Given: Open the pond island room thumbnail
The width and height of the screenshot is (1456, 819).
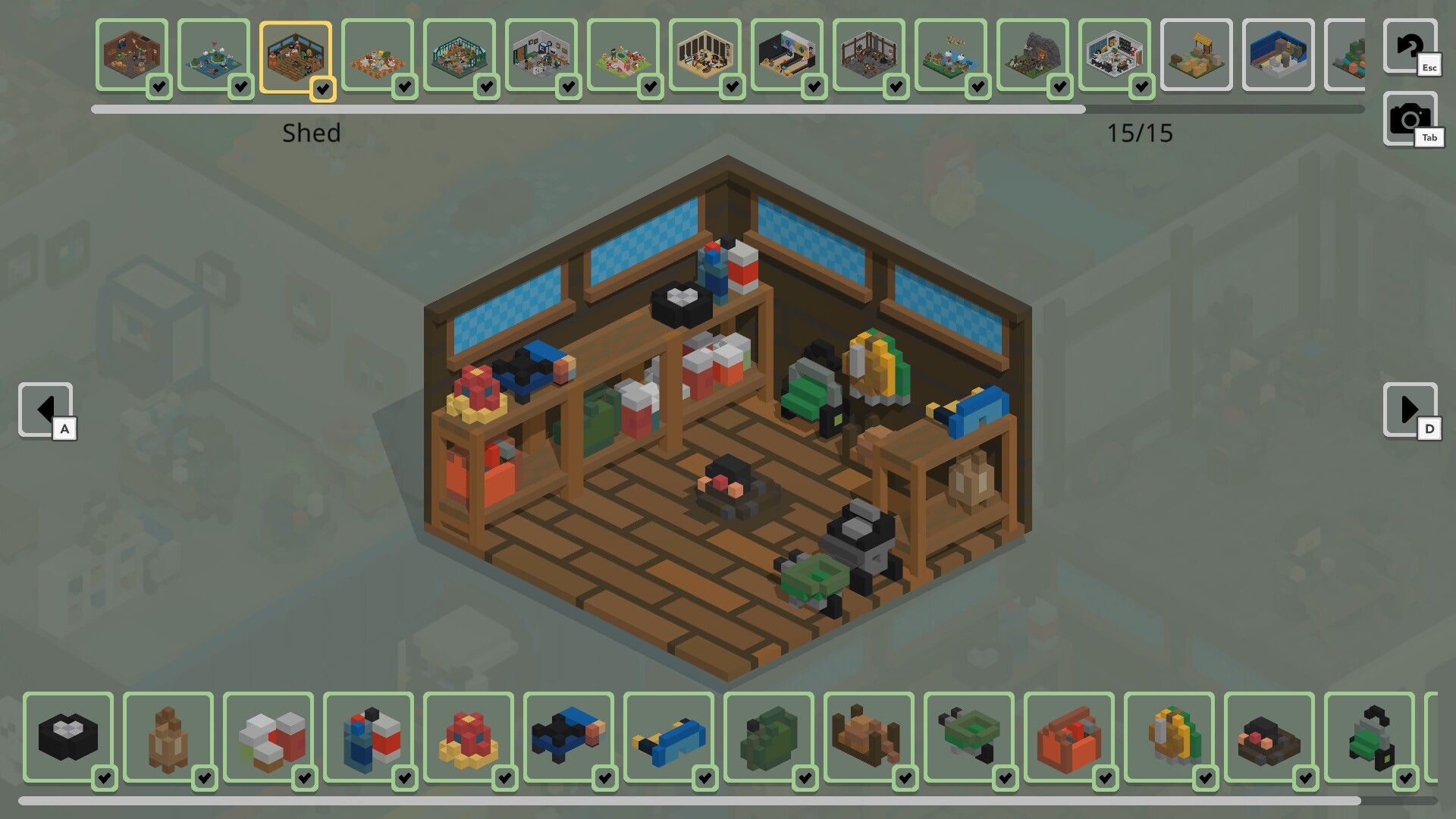Looking at the screenshot, I should (x=214, y=55).
